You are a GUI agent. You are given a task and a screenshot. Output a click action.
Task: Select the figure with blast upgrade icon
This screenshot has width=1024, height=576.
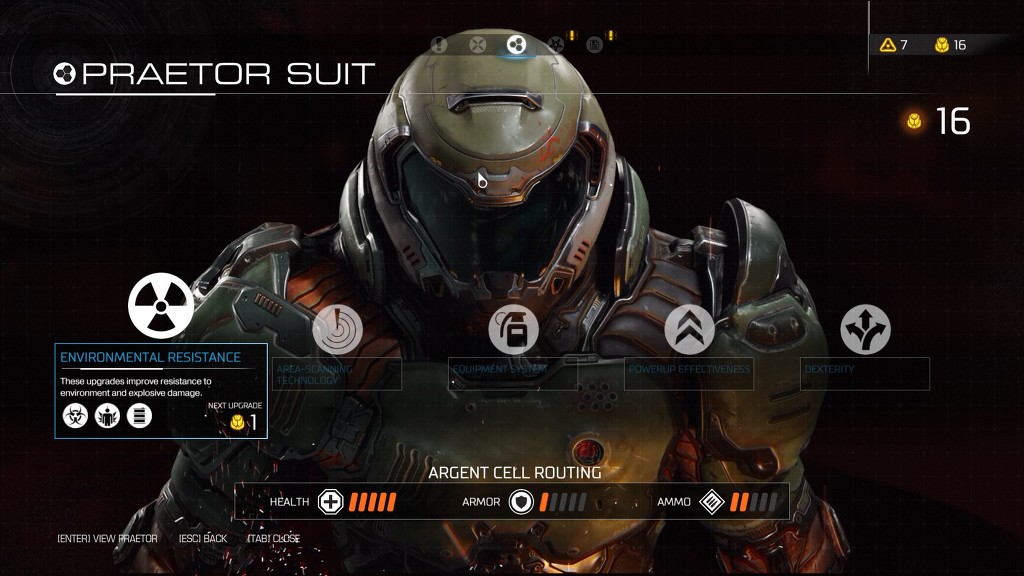click(x=108, y=416)
